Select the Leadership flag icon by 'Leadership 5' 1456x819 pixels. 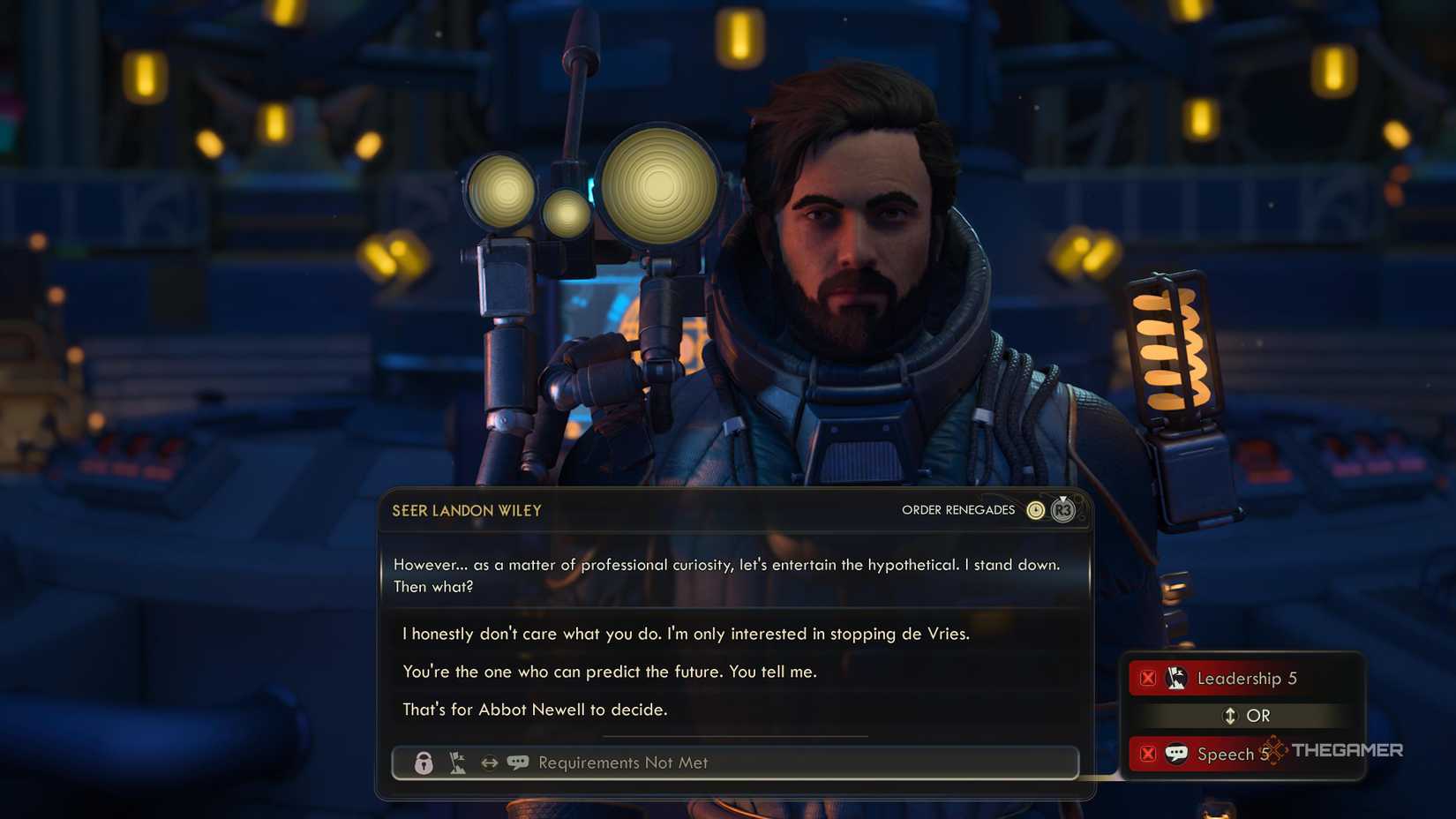pos(1175,678)
